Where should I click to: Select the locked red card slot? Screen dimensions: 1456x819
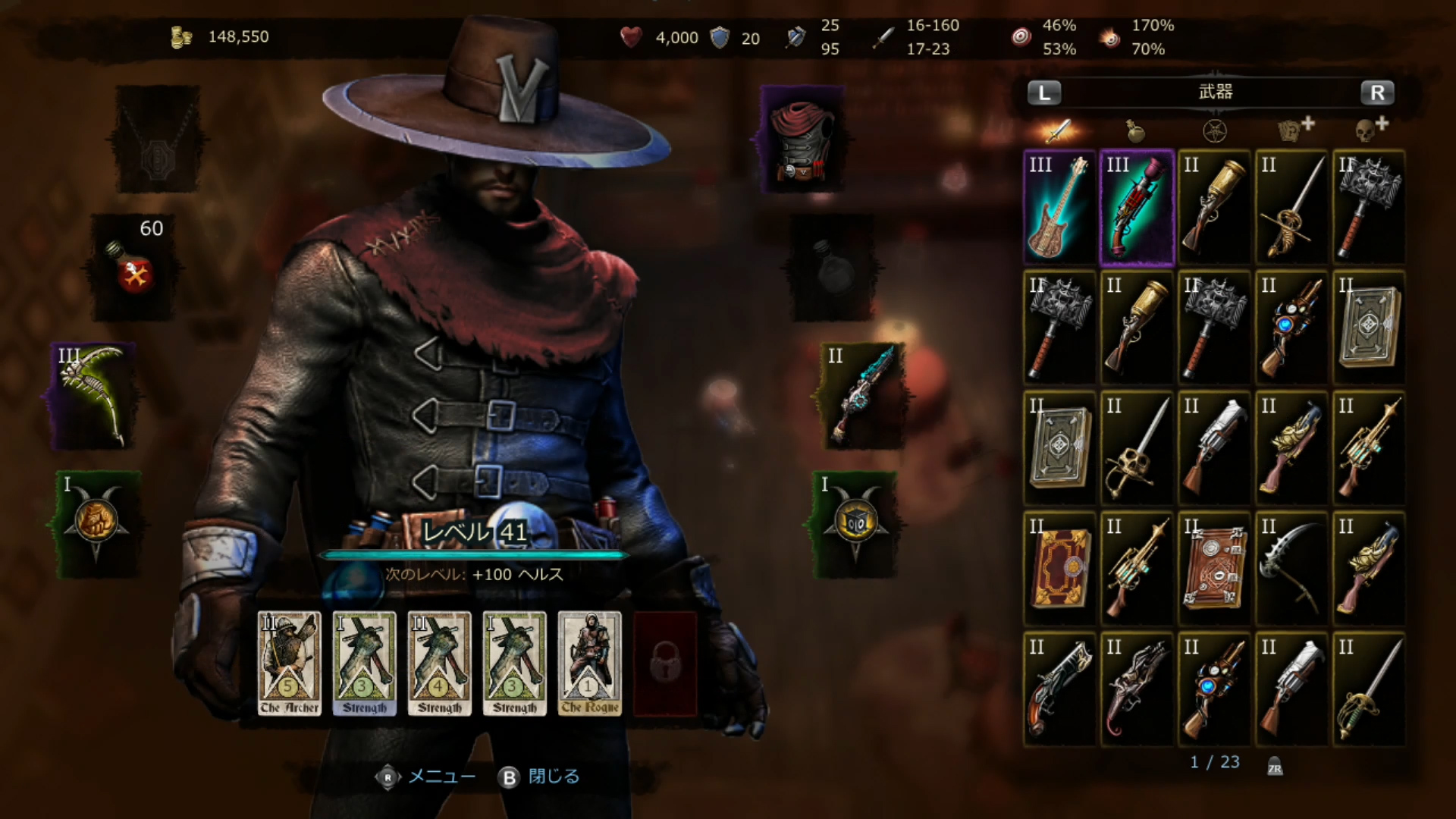(665, 664)
